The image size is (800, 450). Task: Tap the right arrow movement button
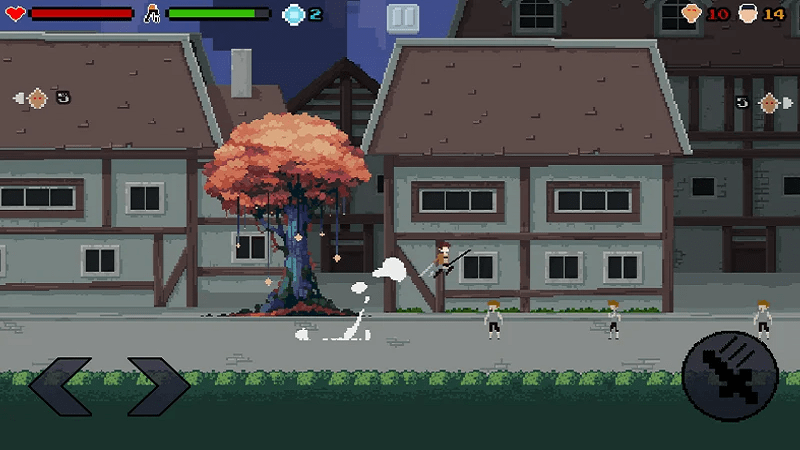(x=158, y=387)
